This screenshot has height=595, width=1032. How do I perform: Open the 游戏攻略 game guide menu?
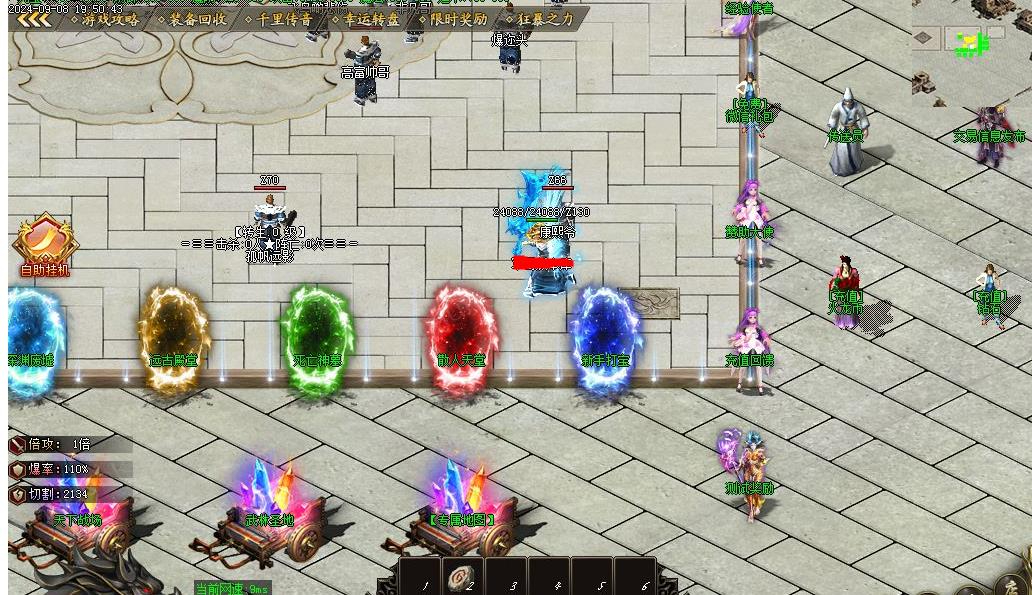110,19
